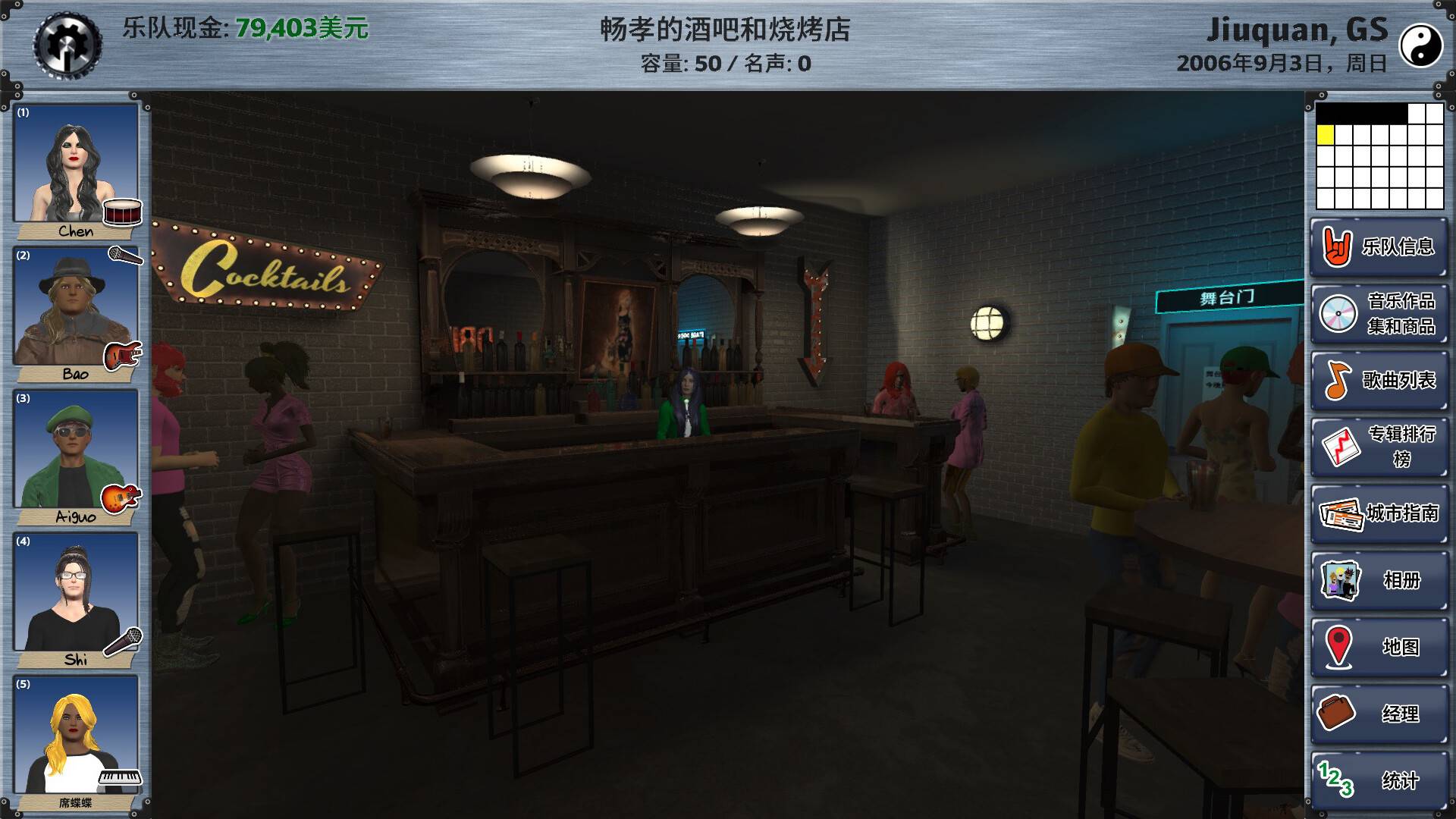The image size is (1456, 819).
Task: Click the CD icon for music works and merchandise
Action: pyautogui.click(x=1338, y=312)
